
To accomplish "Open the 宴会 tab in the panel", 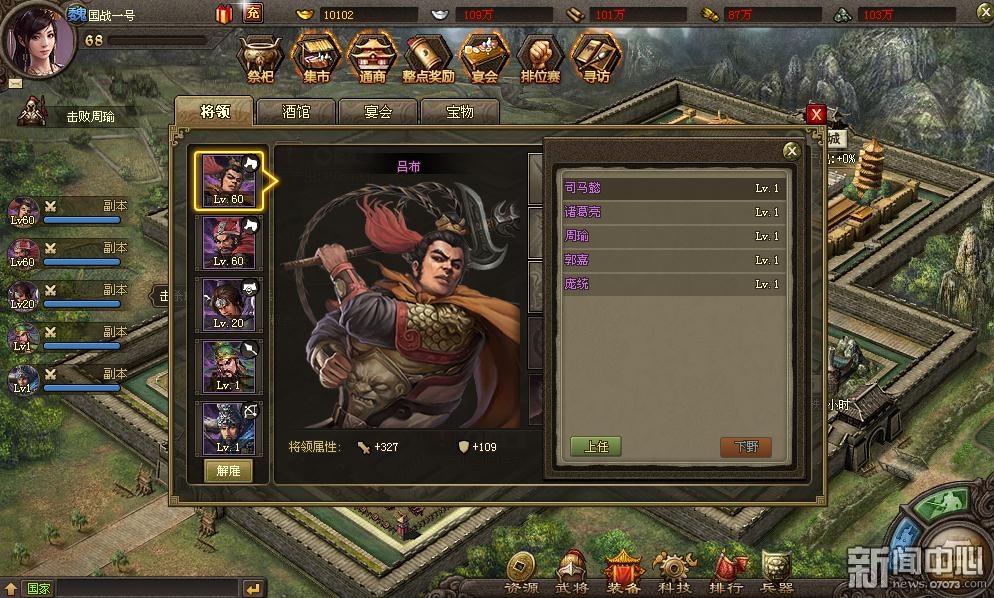I will pyautogui.click(x=377, y=111).
